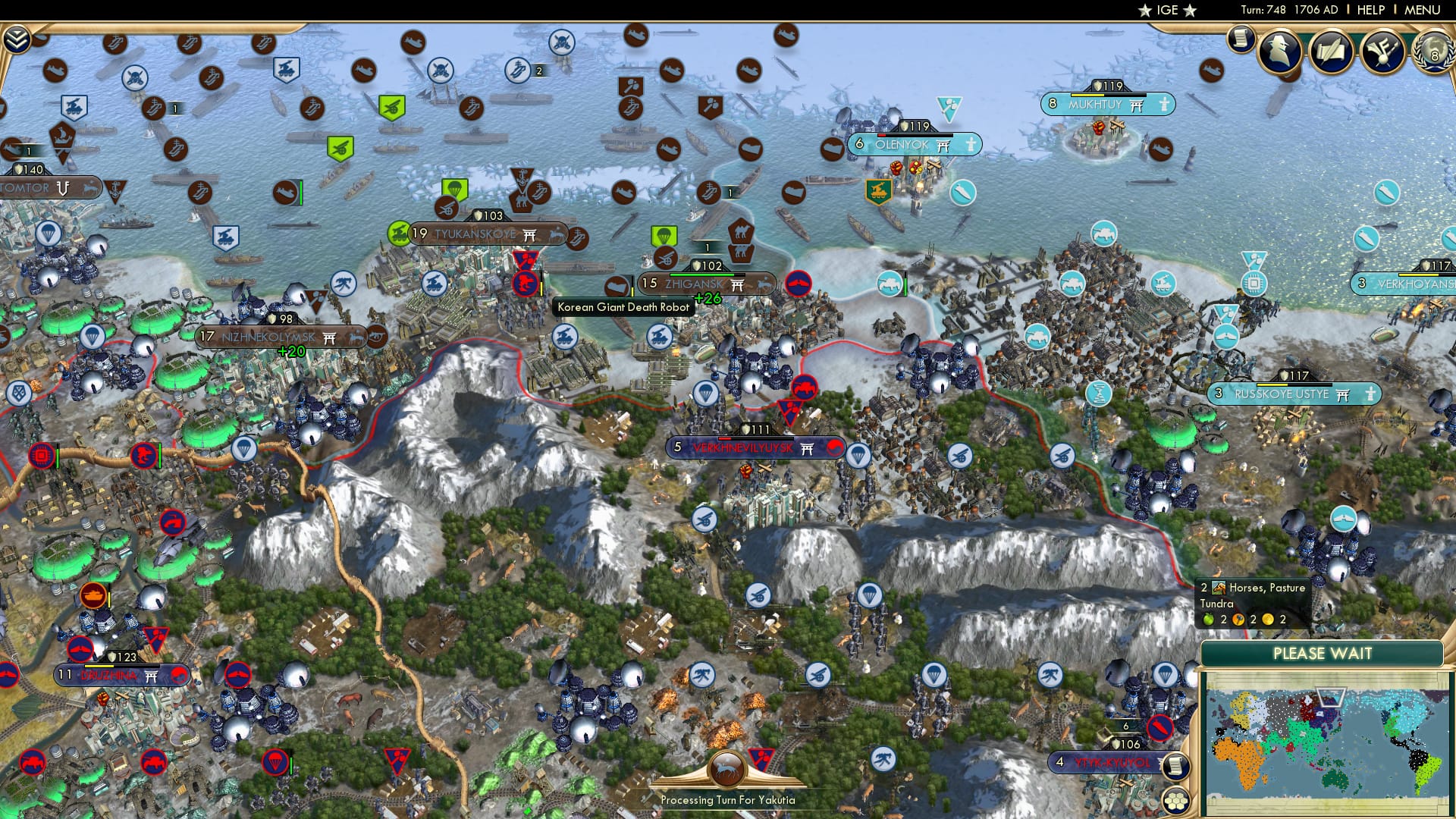This screenshot has height=819, width=1456.
Task: Open map options scroll icon above the hex icon
Action: click(x=1175, y=765)
